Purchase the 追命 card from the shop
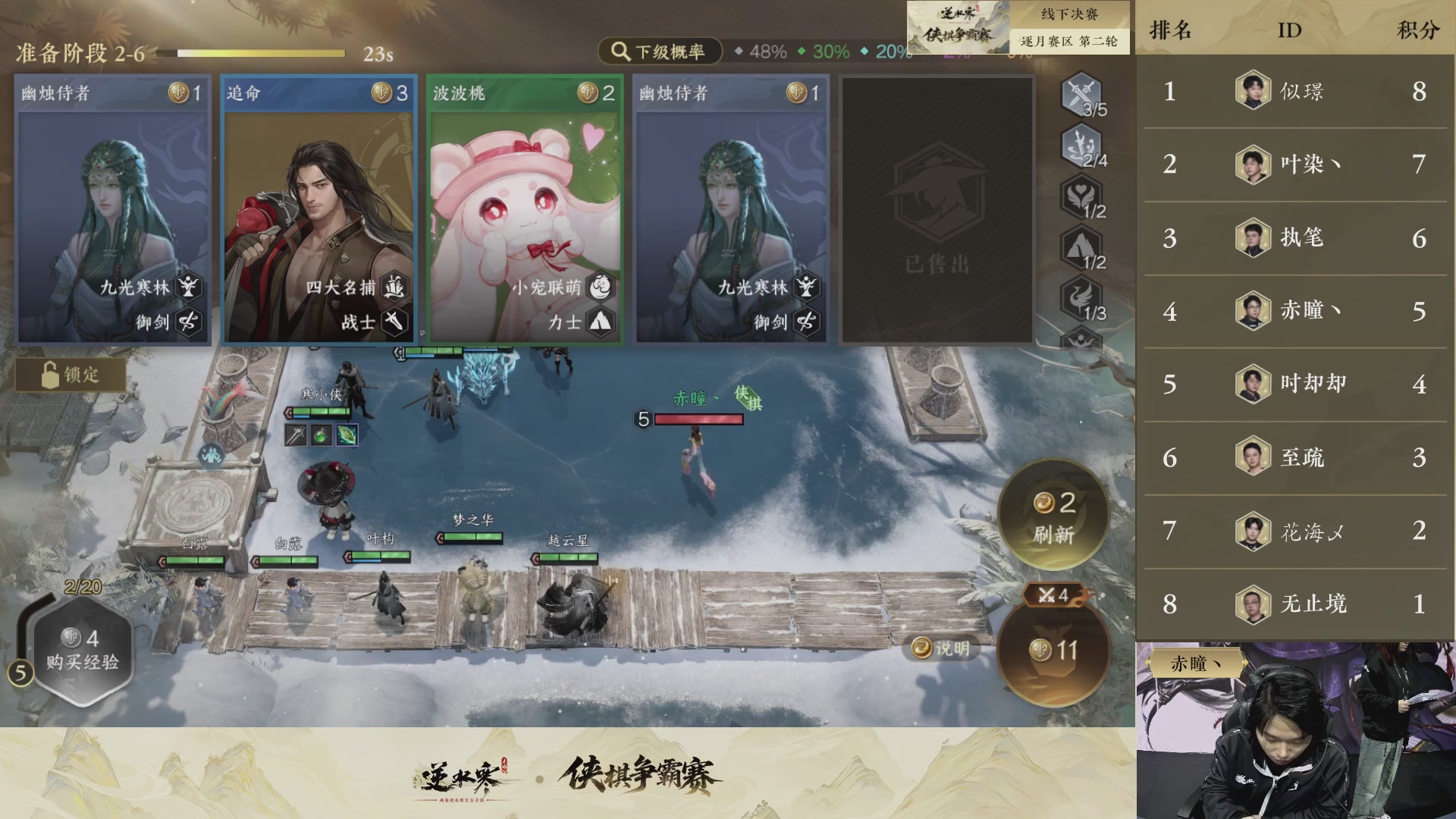1456x819 pixels. pyautogui.click(x=317, y=209)
